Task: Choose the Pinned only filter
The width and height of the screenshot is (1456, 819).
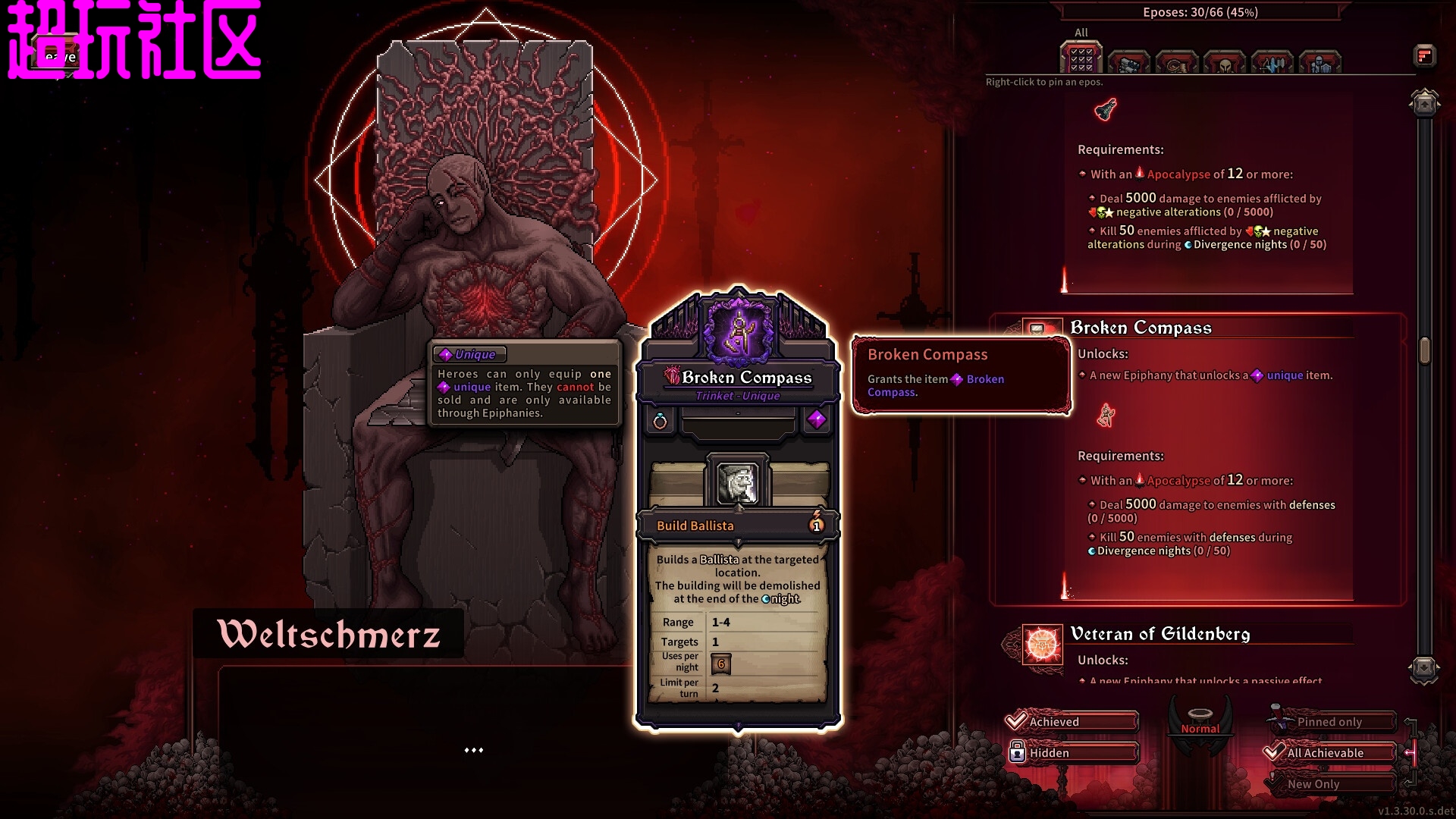Action: [1332, 721]
